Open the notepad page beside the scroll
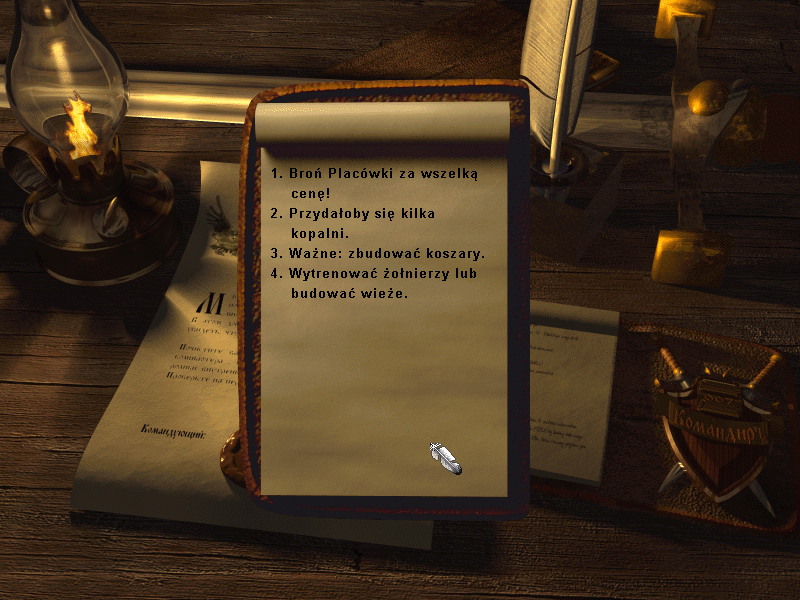The width and height of the screenshot is (800, 600). [x=570, y=390]
